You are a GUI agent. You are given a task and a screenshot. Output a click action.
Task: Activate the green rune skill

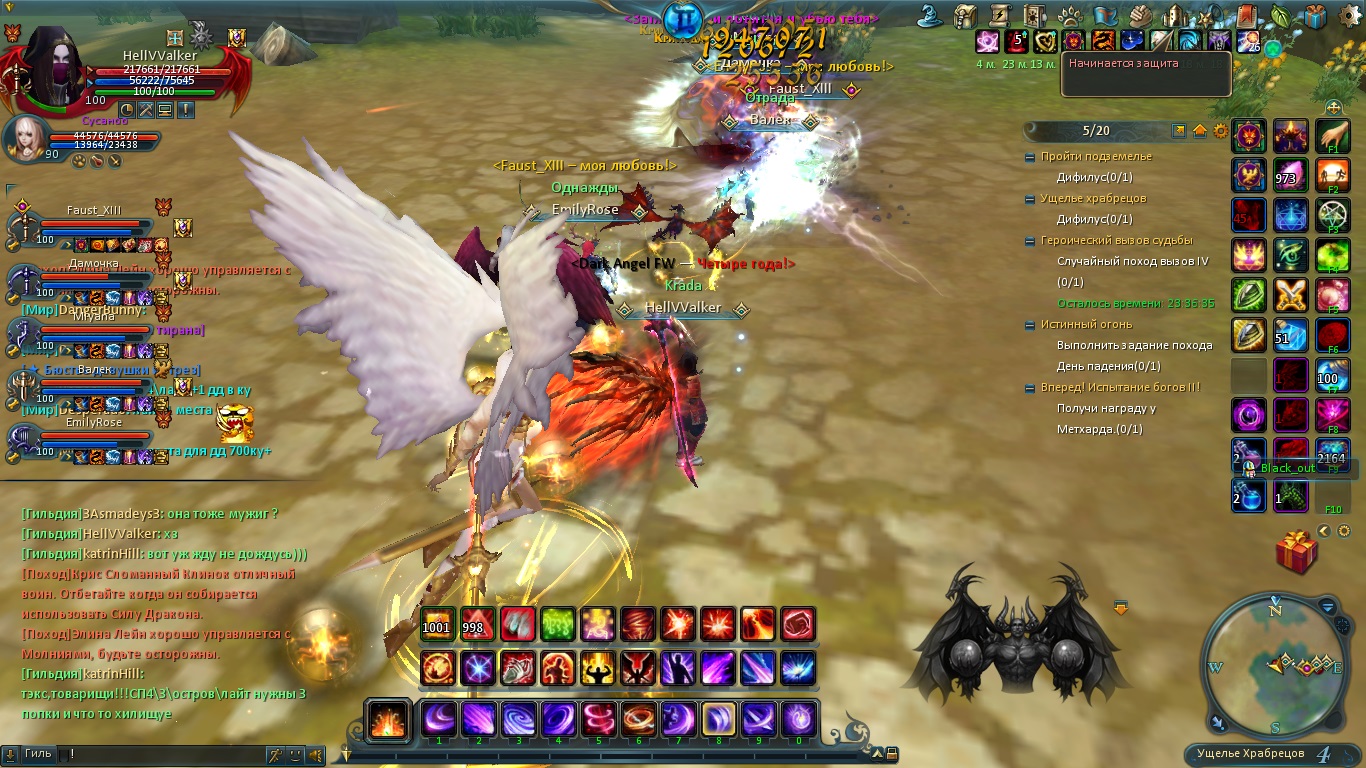click(x=557, y=624)
